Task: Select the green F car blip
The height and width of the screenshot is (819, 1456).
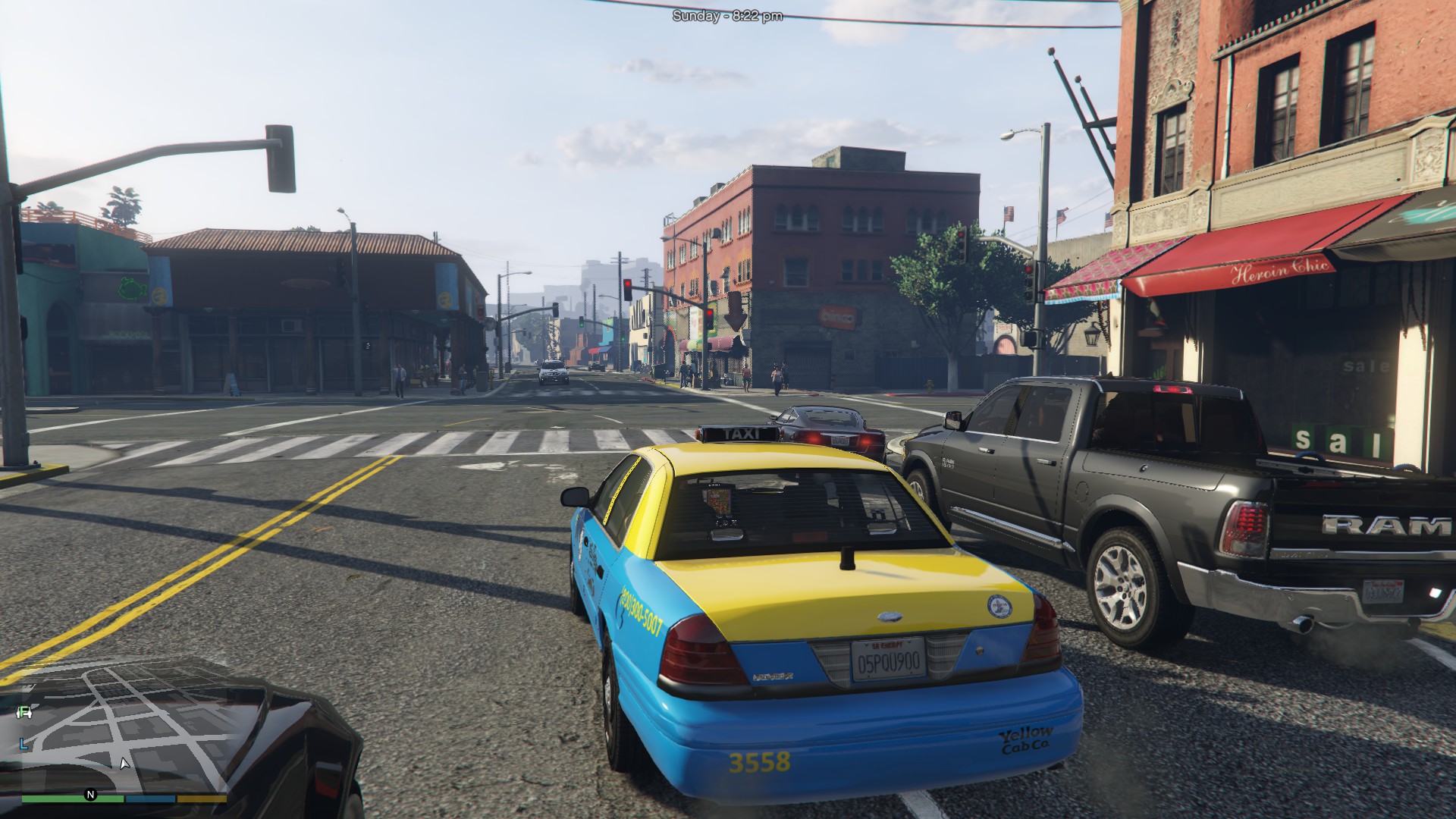Action: [x=25, y=711]
